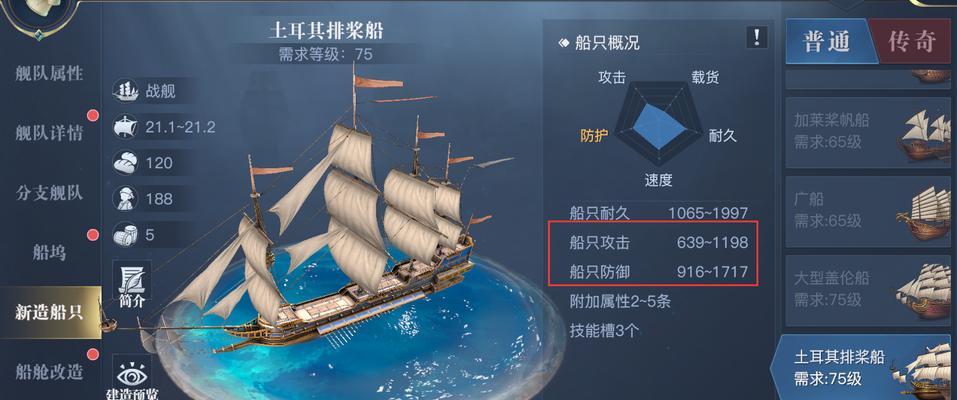Open the 船坞 shipyard section
This screenshot has height=400, width=957.
point(48,252)
